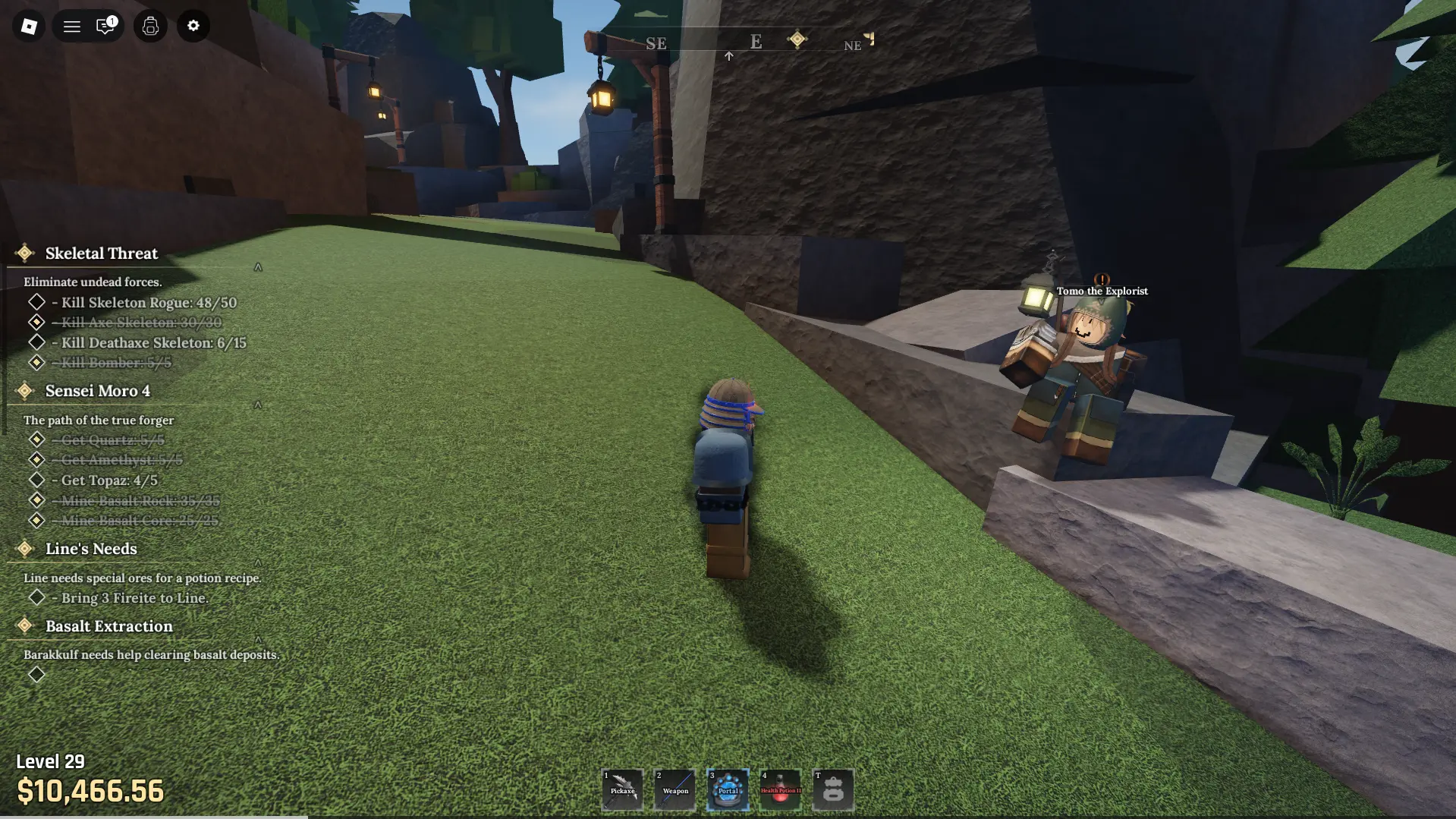Open the backpack trinket slot labeled T
The image size is (1456, 819).
pos(833,789)
